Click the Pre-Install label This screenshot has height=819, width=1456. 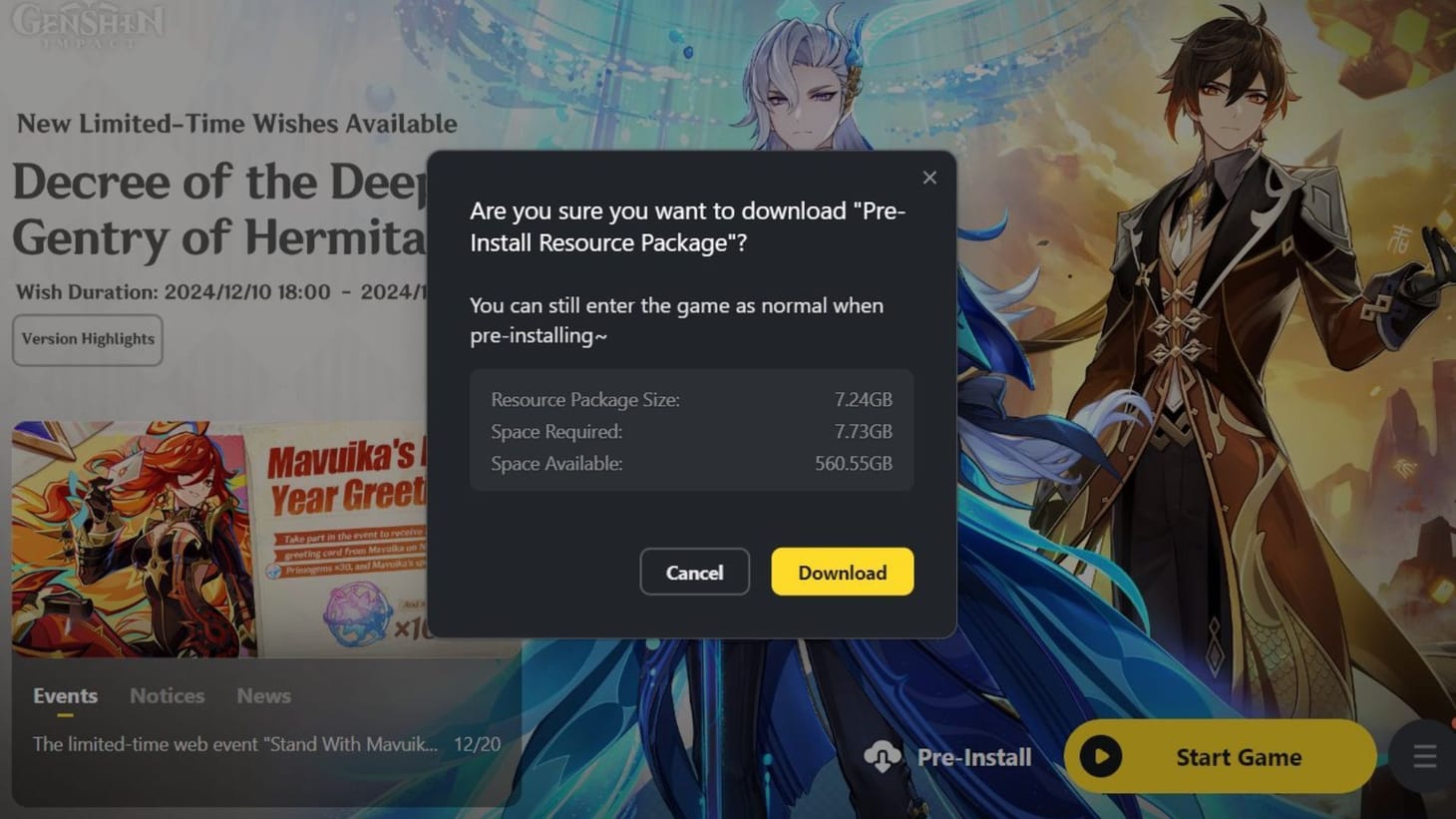973,756
